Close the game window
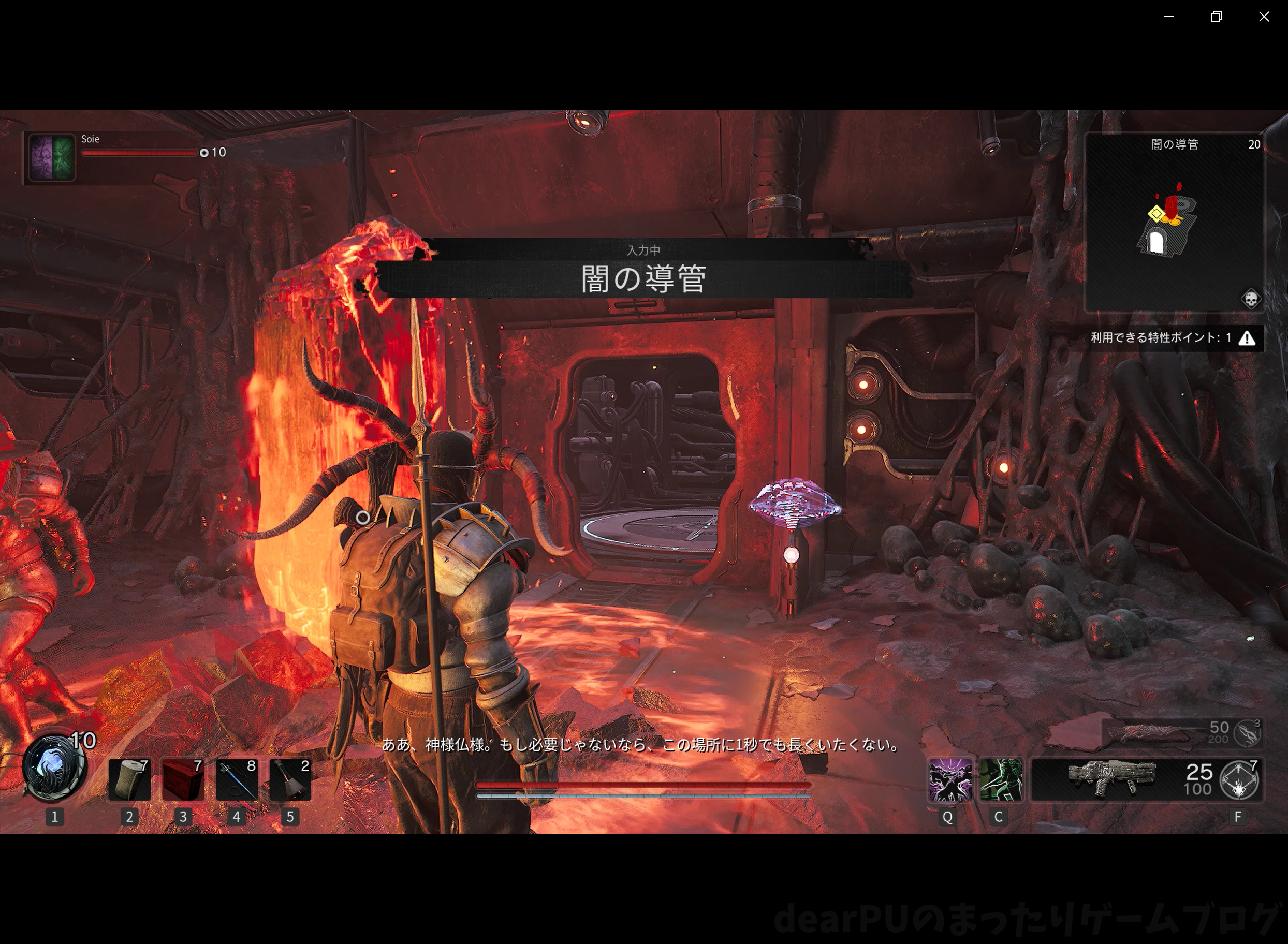Image resolution: width=1288 pixels, height=944 pixels. [1264, 17]
